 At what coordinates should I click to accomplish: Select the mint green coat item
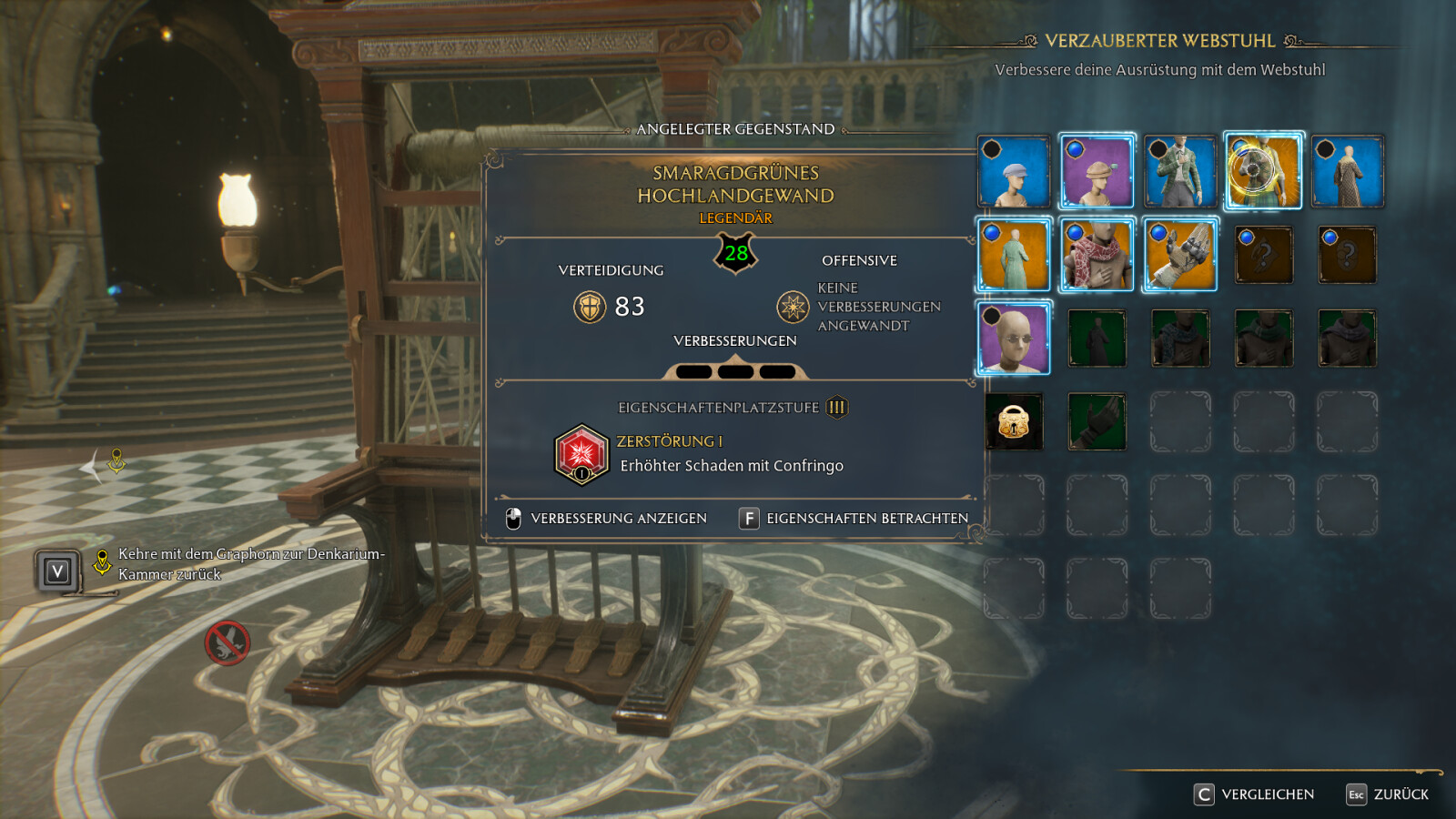coord(1014,256)
